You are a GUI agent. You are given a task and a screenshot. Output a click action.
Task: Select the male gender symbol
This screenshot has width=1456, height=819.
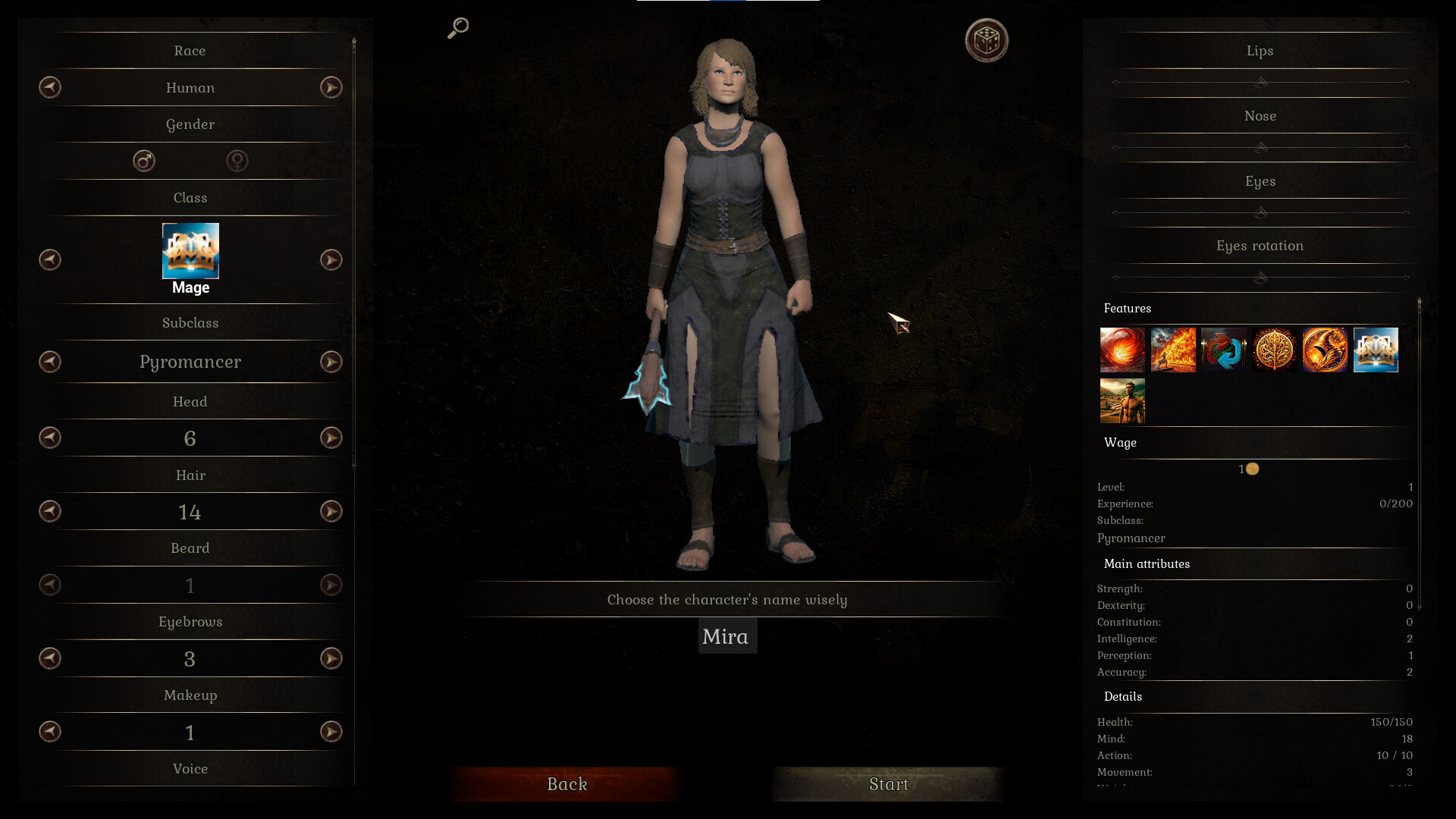point(143,161)
